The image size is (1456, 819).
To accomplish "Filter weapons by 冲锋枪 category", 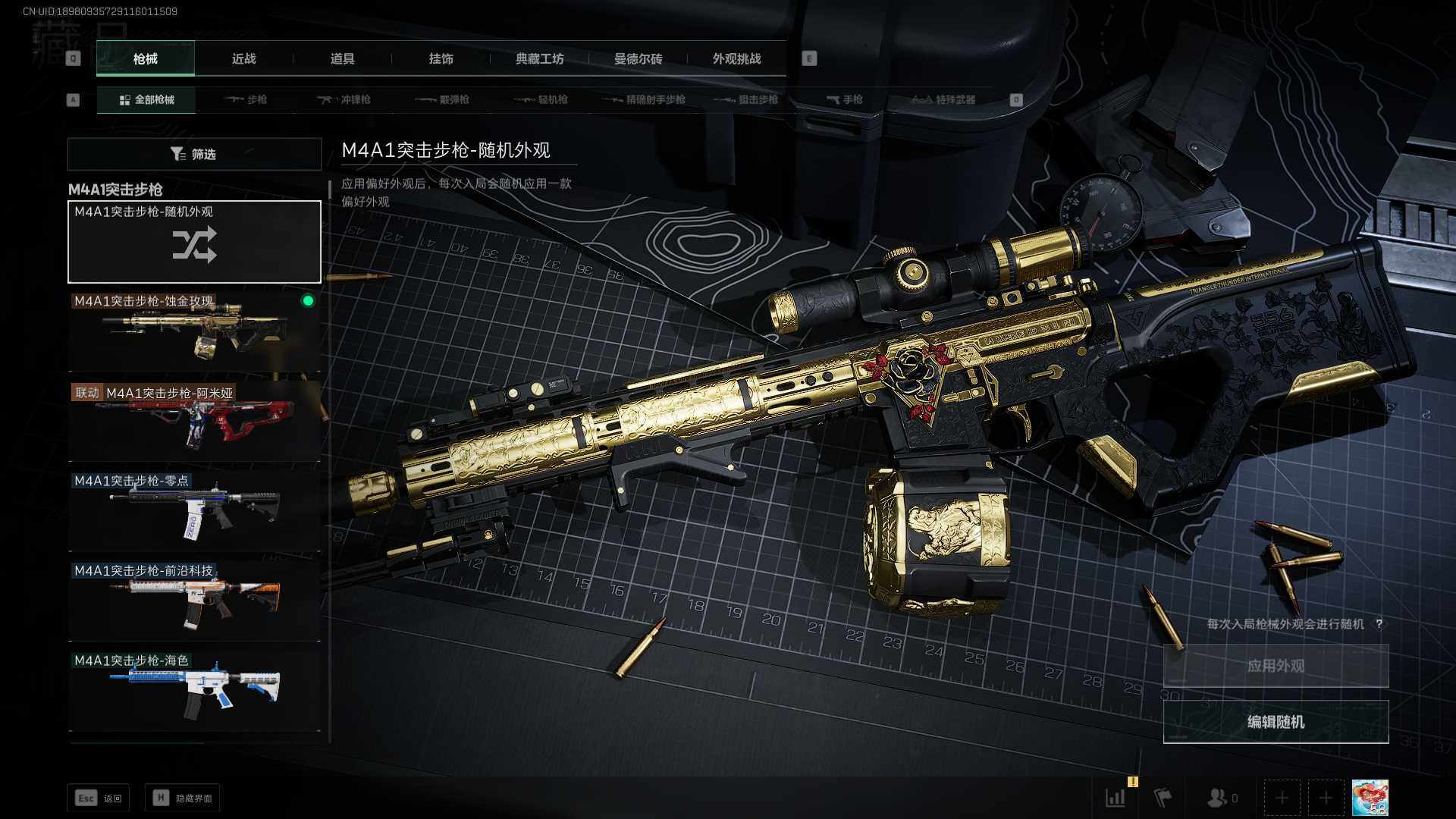I will (x=344, y=100).
